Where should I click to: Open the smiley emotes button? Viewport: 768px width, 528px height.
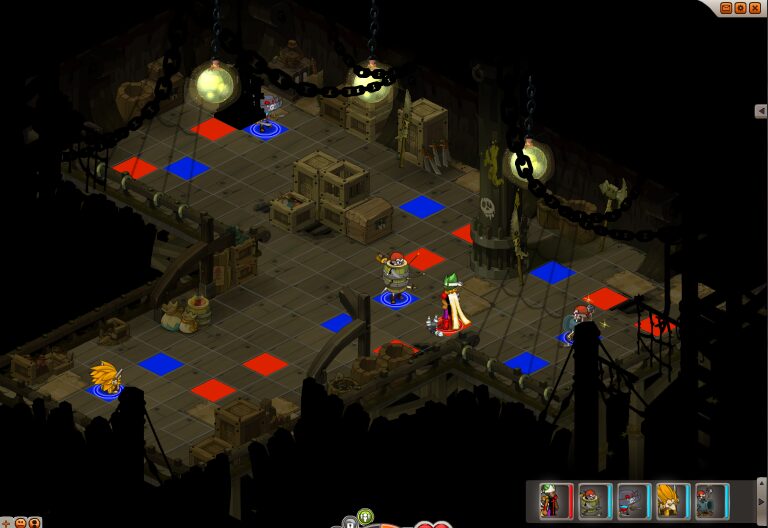click(x=20, y=522)
